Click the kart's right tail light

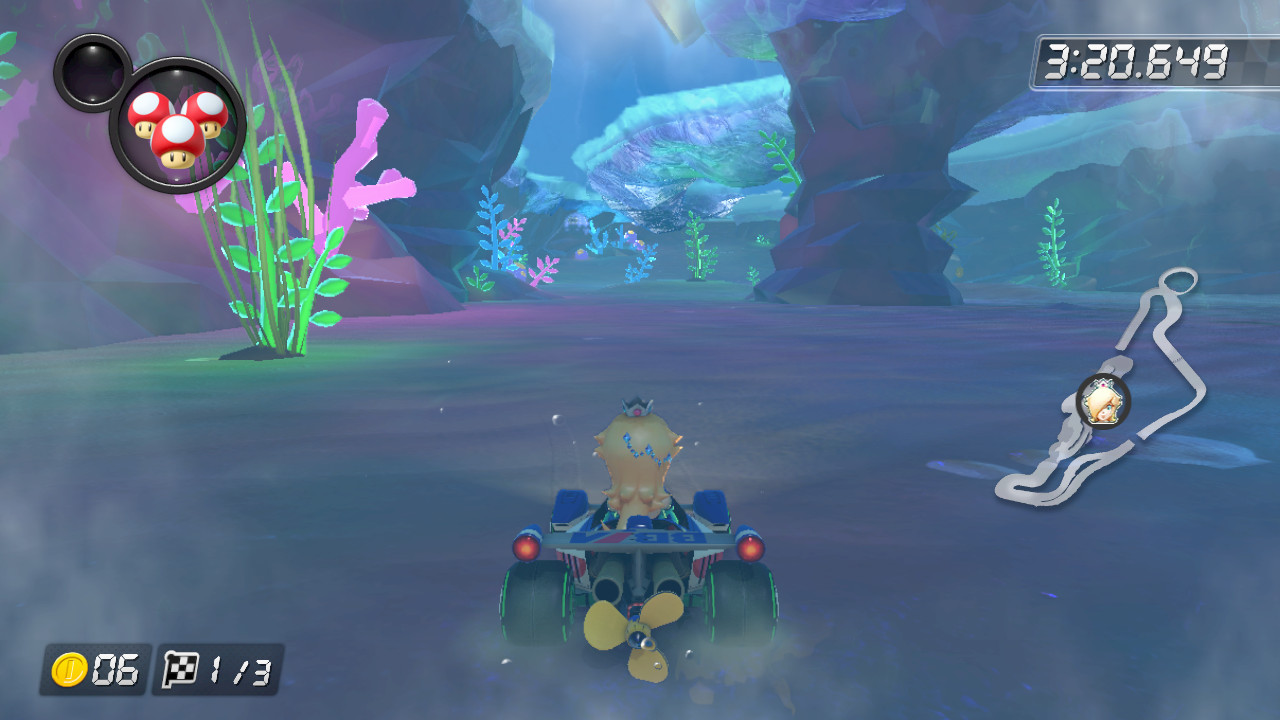coord(751,548)
